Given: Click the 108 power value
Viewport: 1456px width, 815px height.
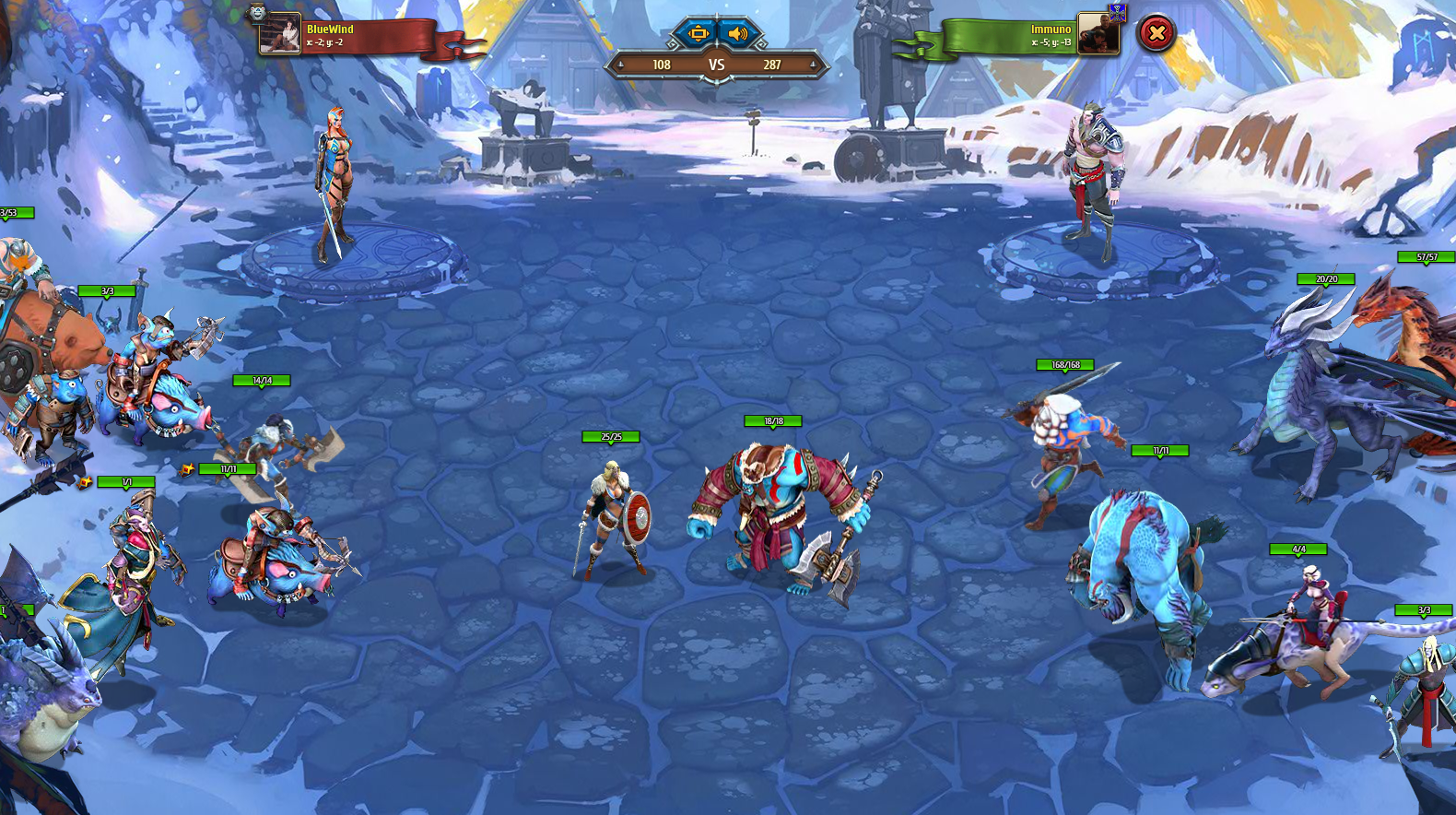Looking at the screenshot, I should click(661, 65).
